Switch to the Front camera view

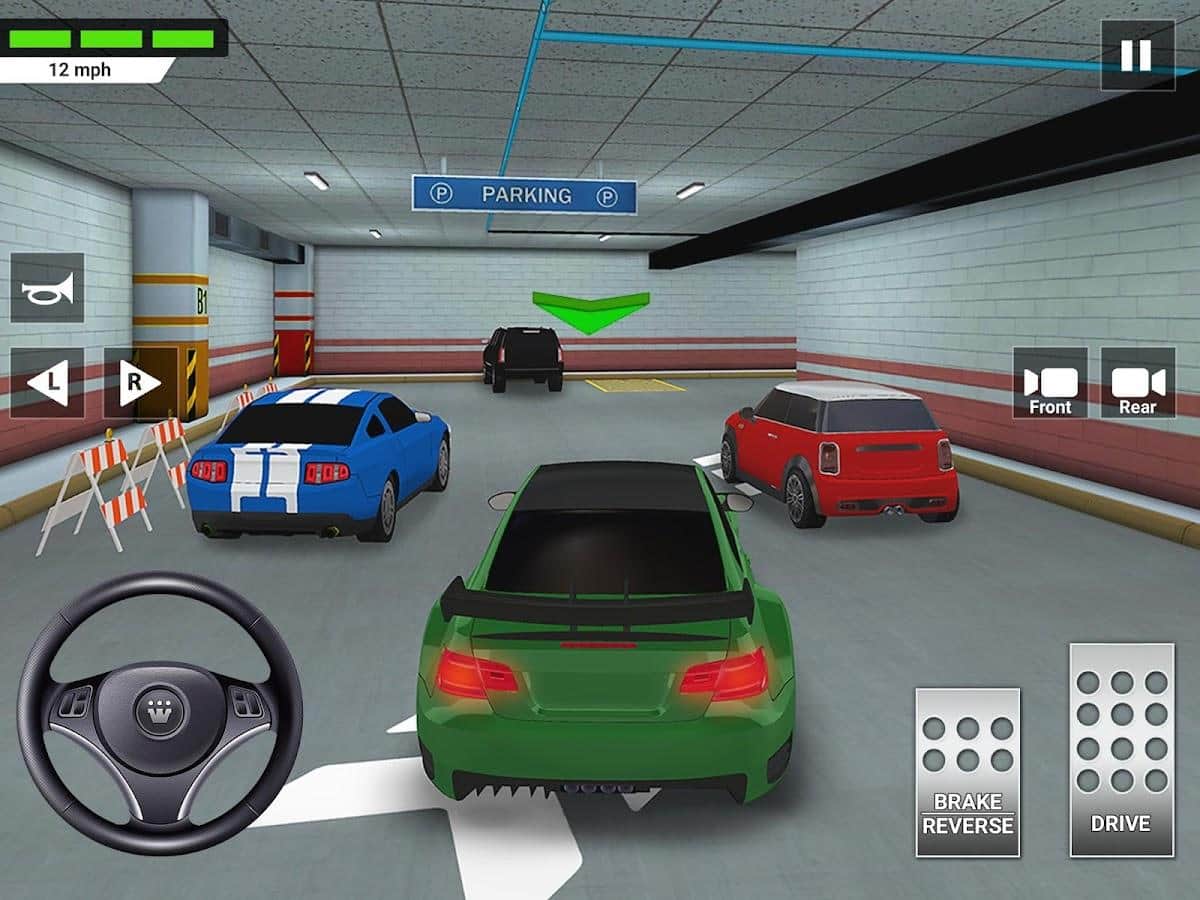coord(1050,382)
